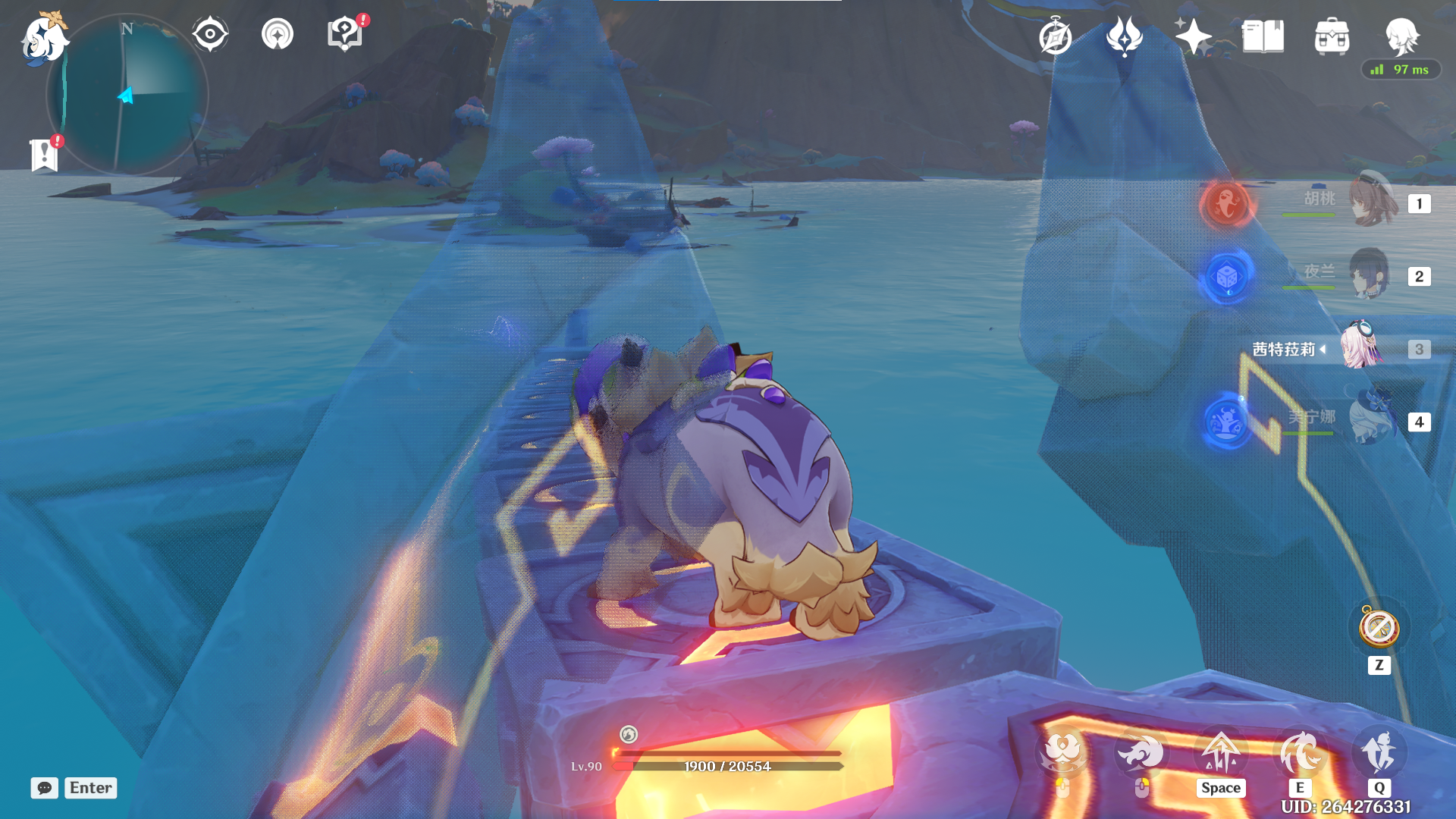The image size is (1456, 819).
Task: Open the quest log bookmark icon
Action: click(x=45, y=154)
